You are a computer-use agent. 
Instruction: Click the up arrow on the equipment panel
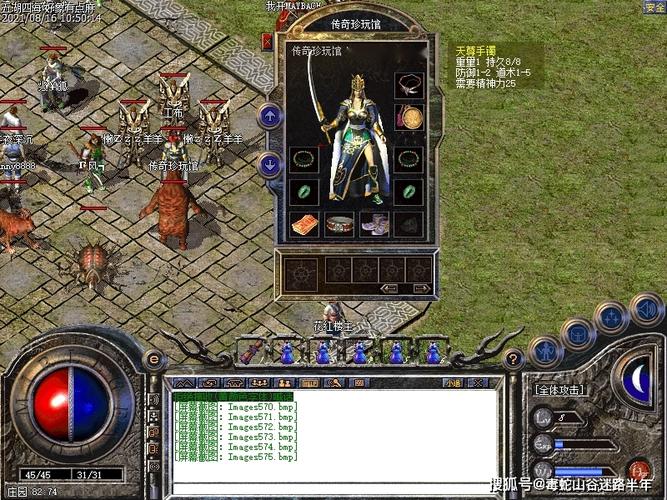[x=269, y=115]
